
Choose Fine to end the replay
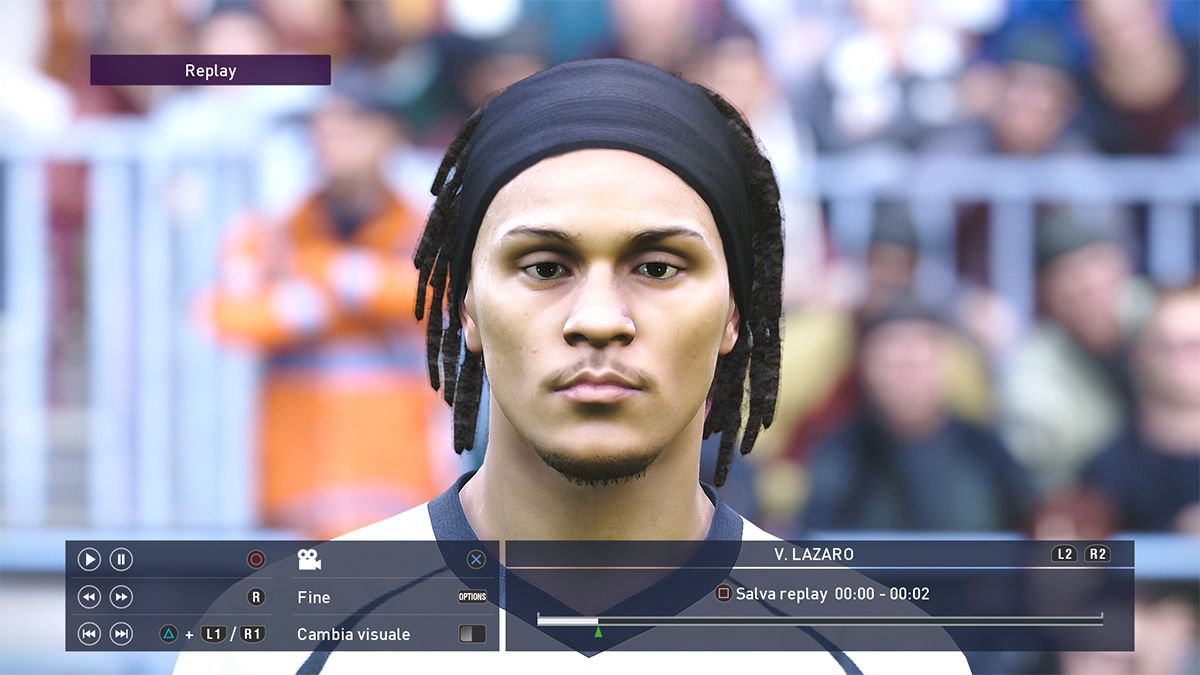coord(313,597)
